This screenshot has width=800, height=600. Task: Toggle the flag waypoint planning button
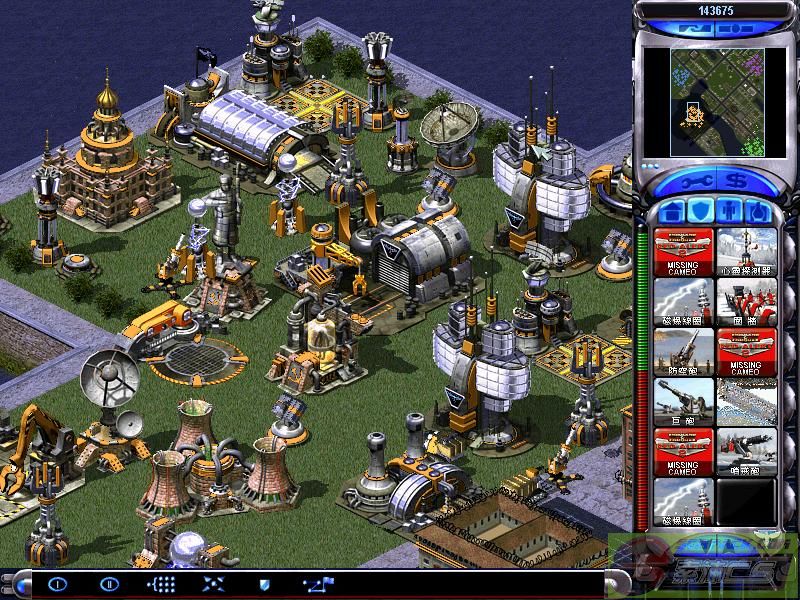tap(318, 583)
